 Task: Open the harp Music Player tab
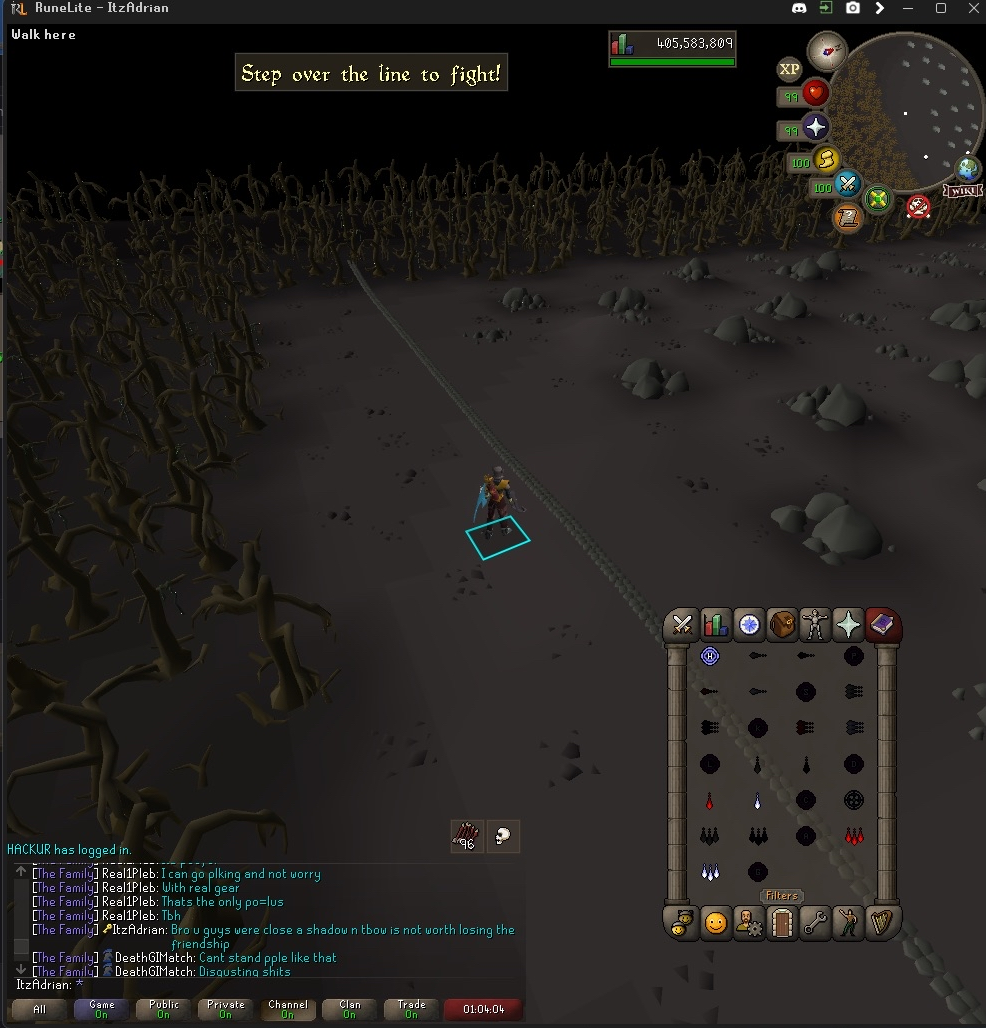[x=881, y=922]
